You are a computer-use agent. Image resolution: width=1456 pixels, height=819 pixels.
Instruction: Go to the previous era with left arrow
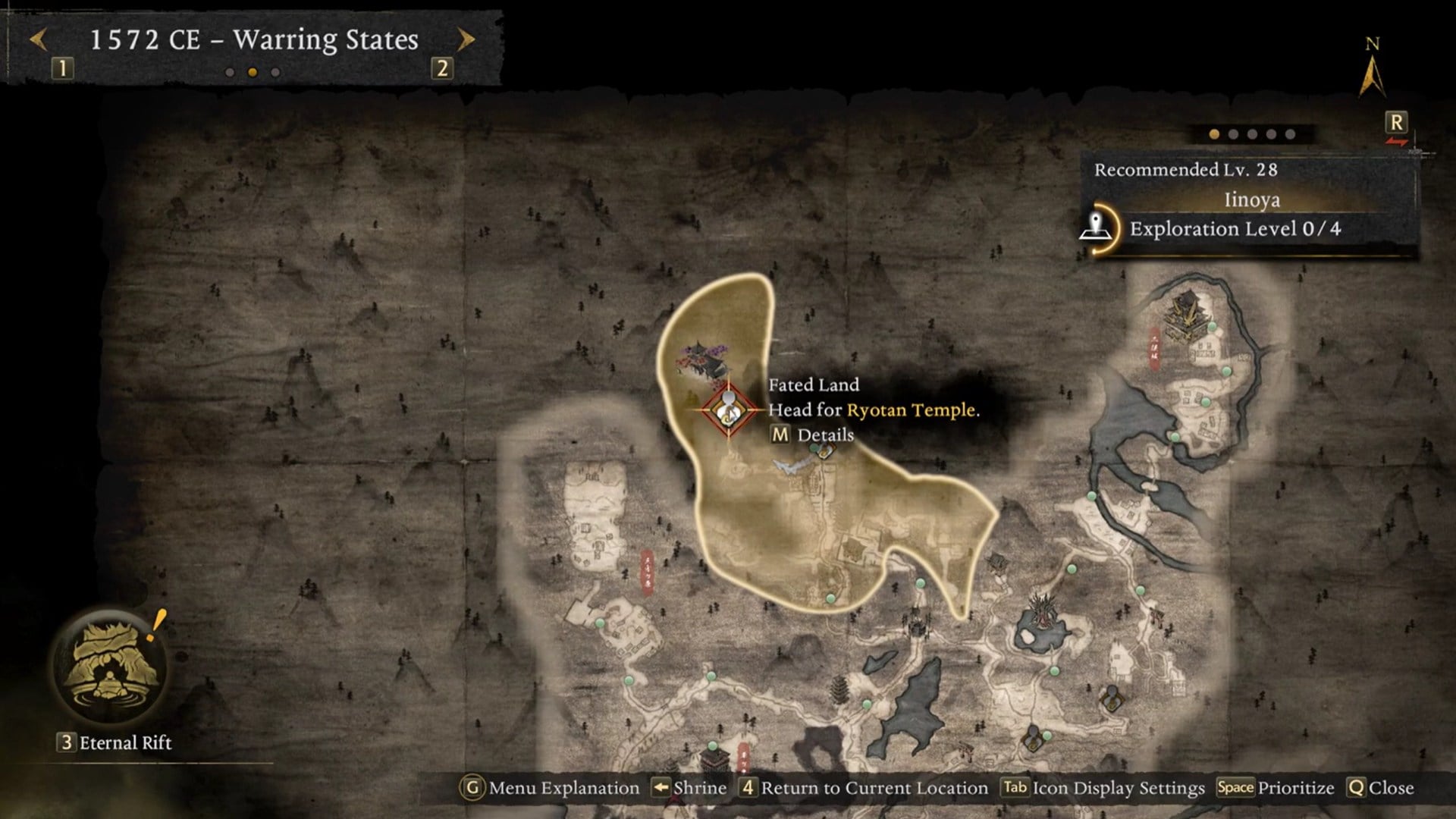(x=38, y=39)
